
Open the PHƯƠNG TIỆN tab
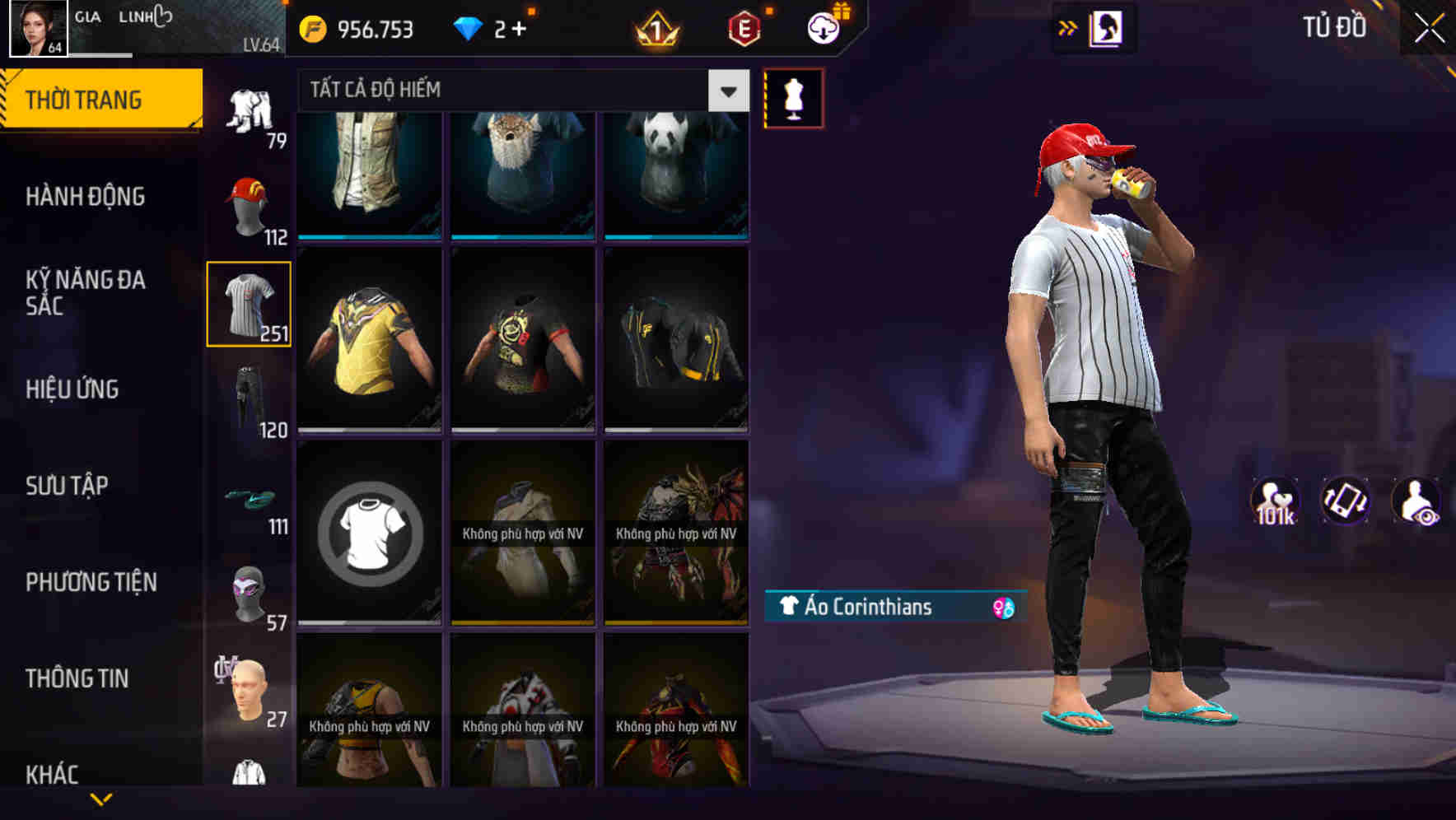[91, 582]
